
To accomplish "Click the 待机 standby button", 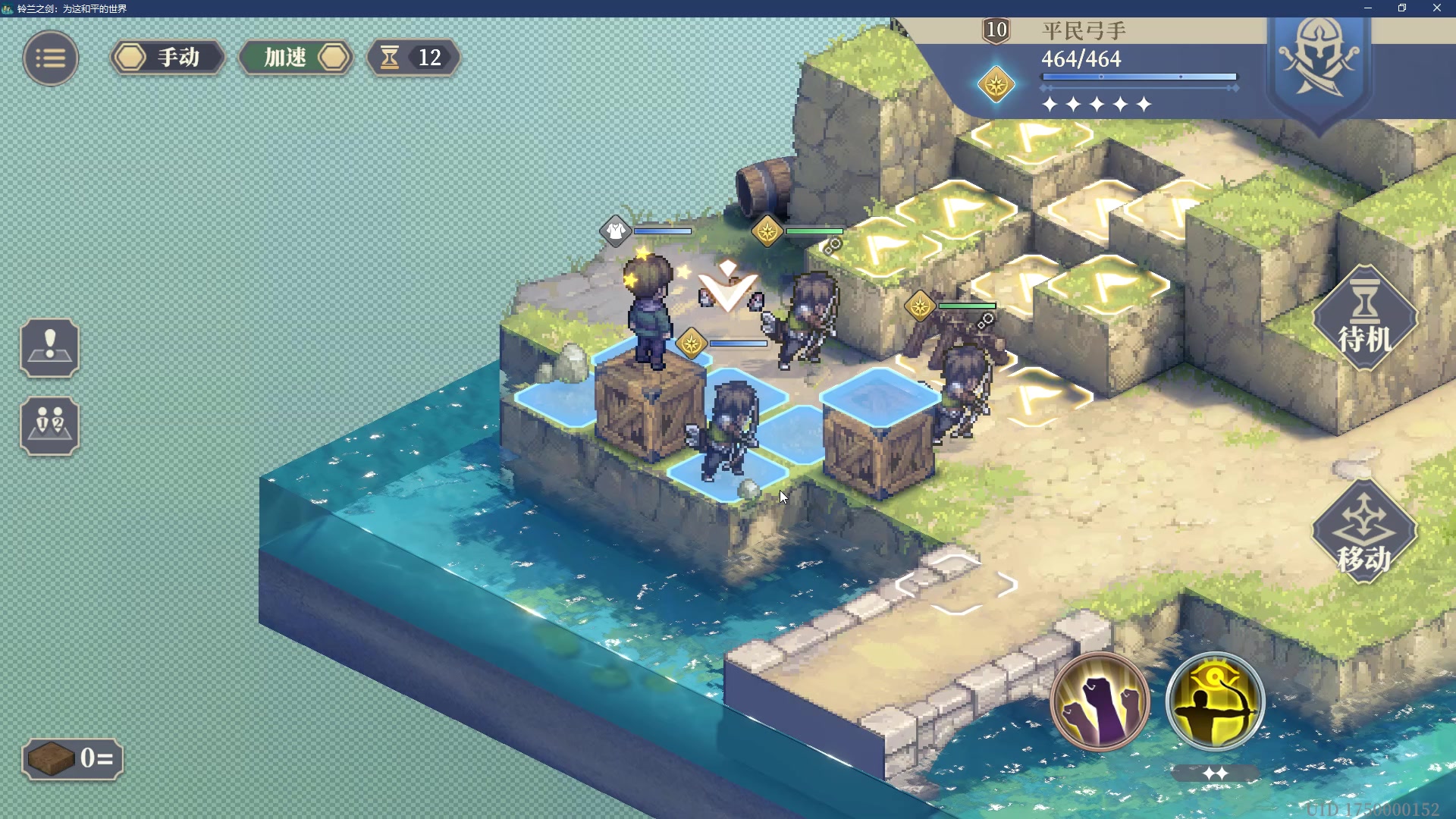I will coord(1364,318).
